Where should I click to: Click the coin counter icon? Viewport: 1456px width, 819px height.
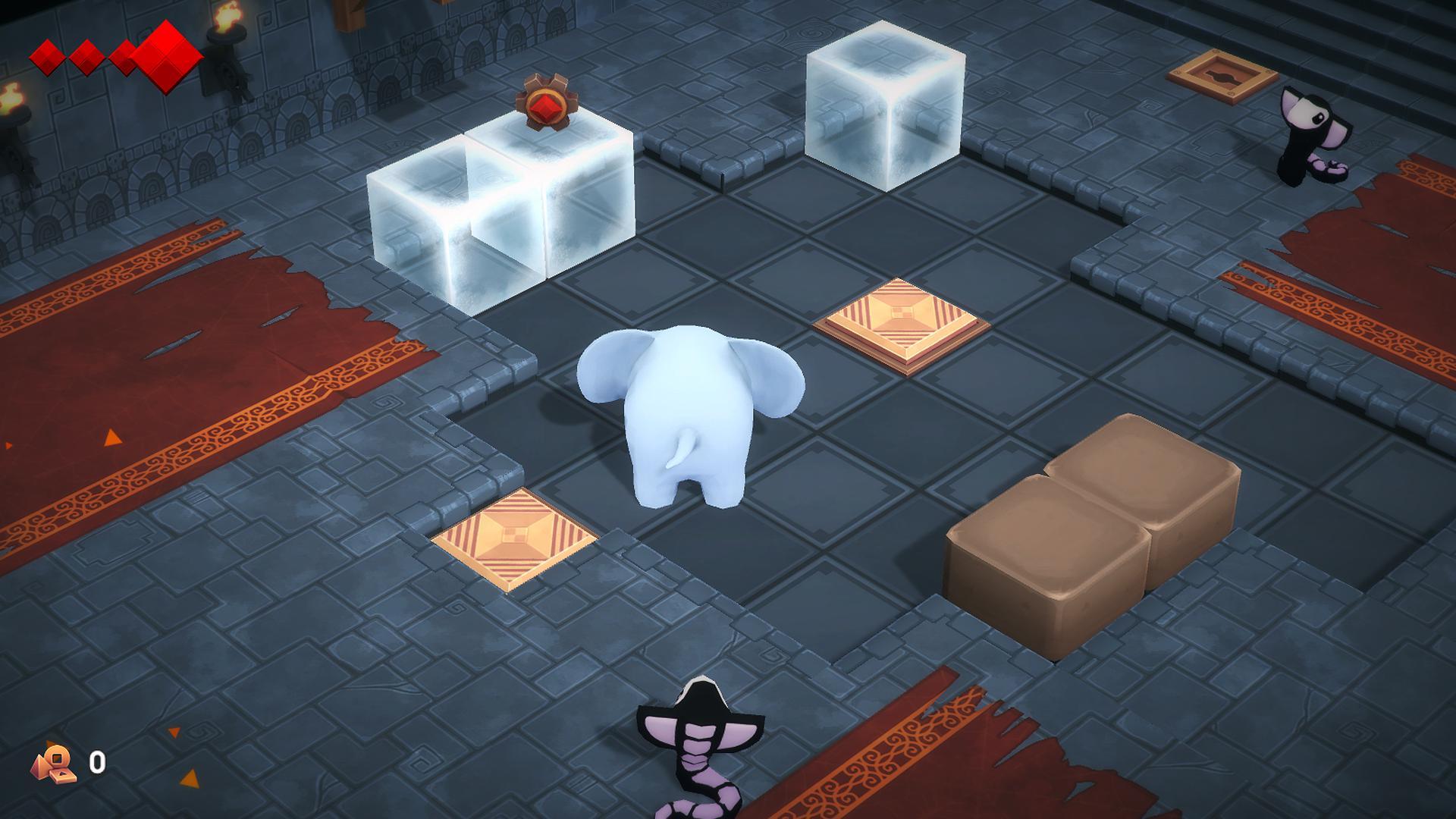53,764
